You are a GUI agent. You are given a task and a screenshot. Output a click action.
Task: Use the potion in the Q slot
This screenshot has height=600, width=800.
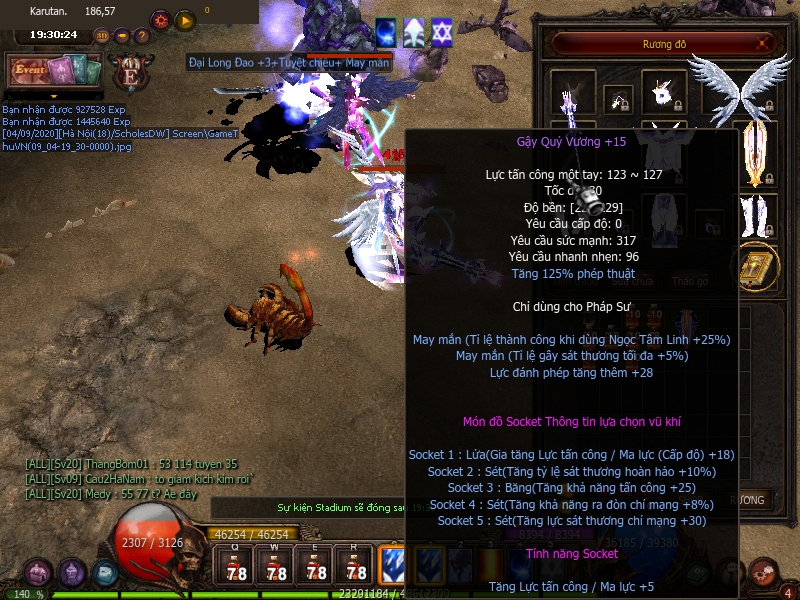(x=237, y=566)
